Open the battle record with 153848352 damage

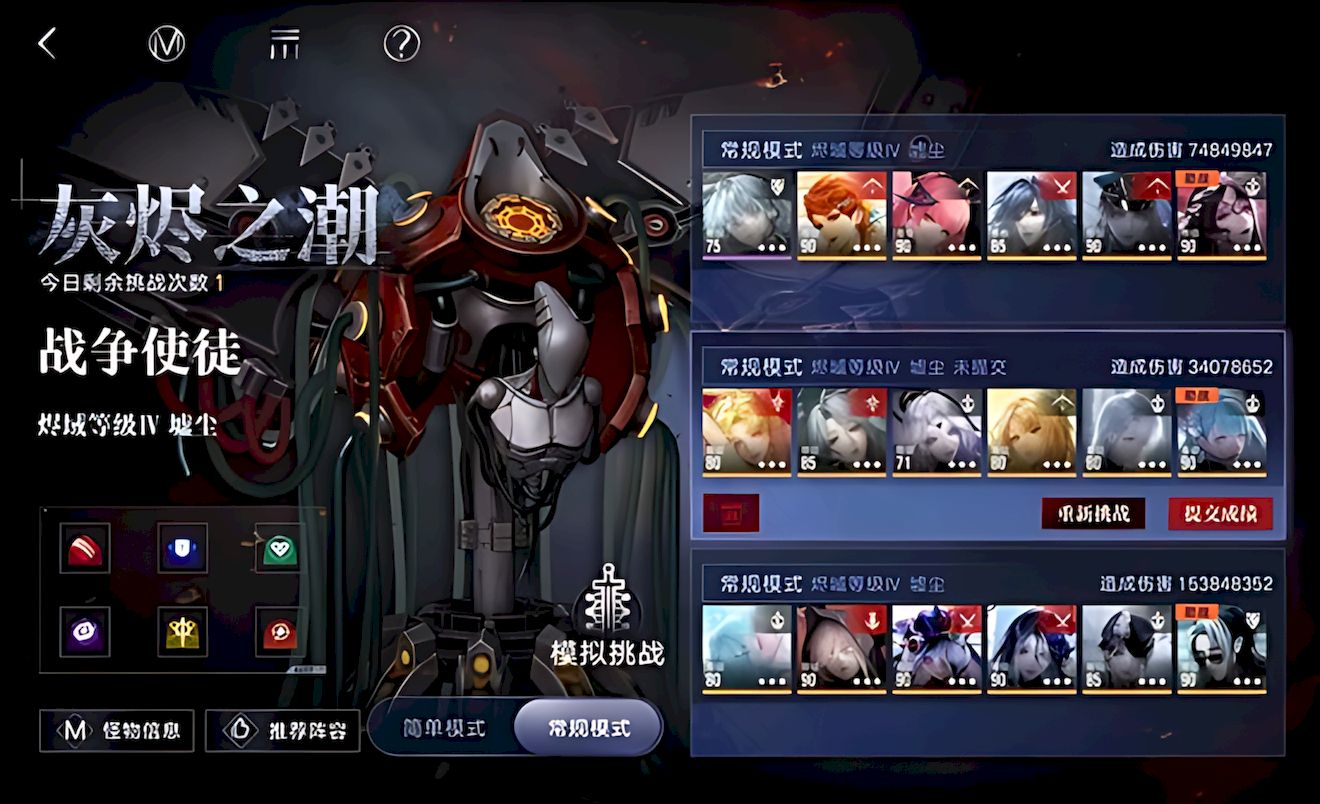987,650
